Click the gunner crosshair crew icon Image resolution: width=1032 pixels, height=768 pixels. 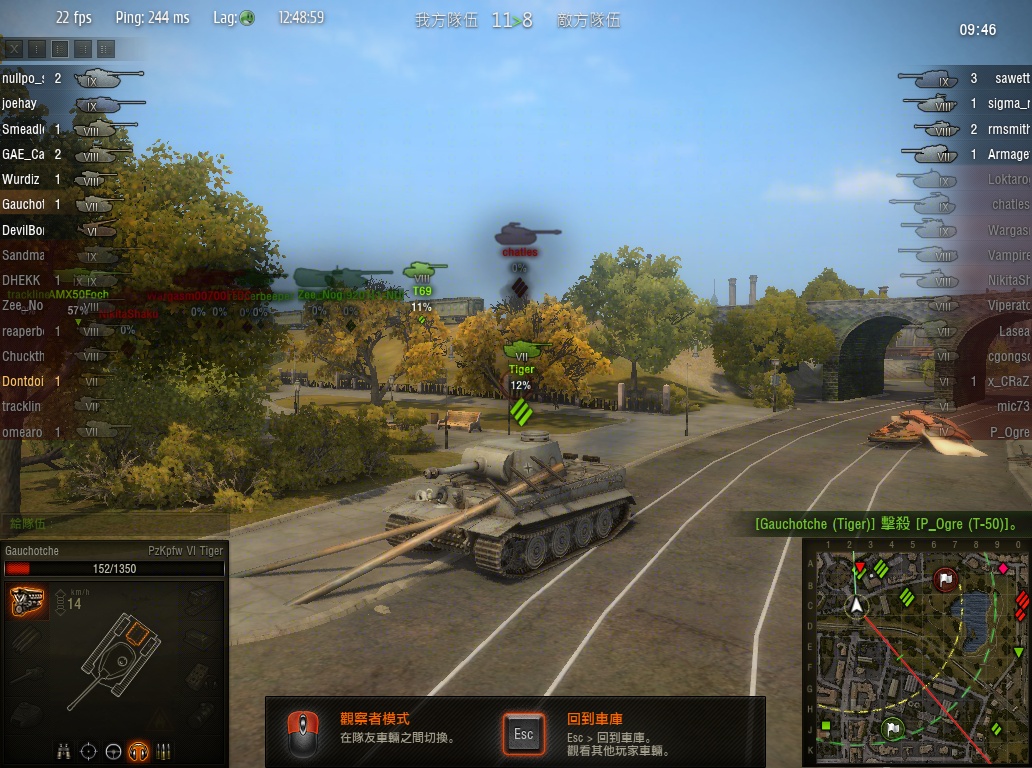(89, 751)
